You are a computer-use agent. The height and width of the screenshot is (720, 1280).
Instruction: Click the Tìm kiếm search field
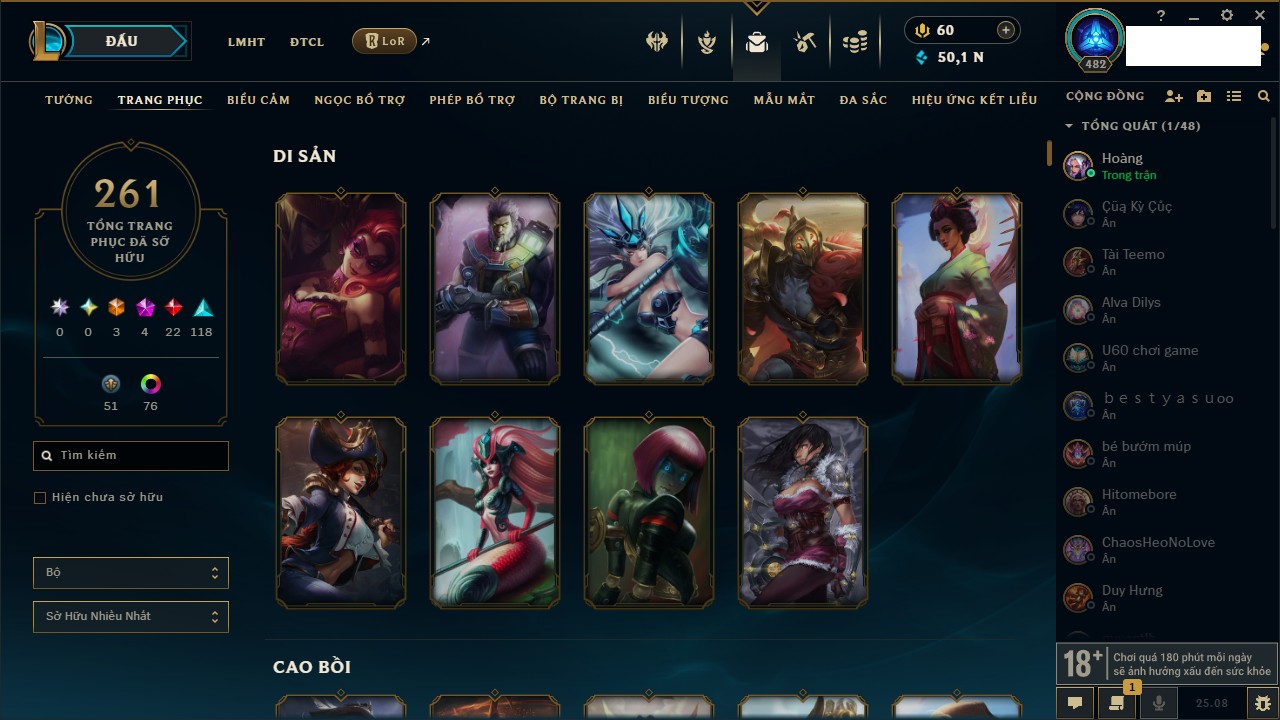pyautogui.click(x=131, y=456)
